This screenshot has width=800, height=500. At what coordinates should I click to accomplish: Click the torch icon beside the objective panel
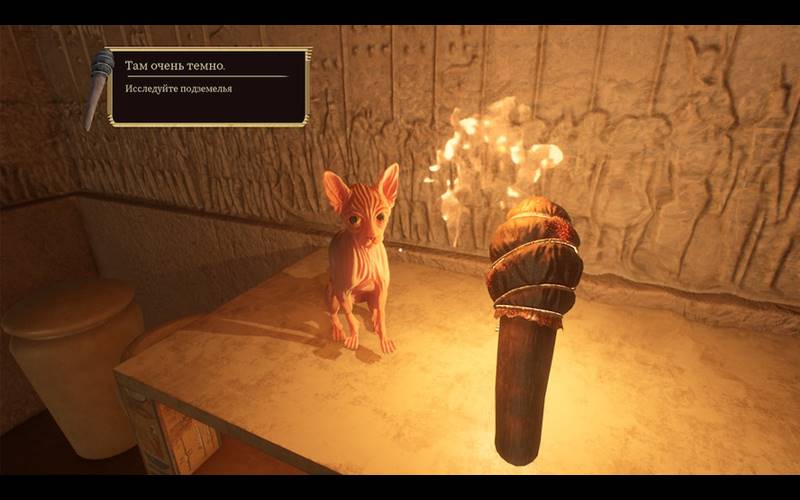pos(98,88)
